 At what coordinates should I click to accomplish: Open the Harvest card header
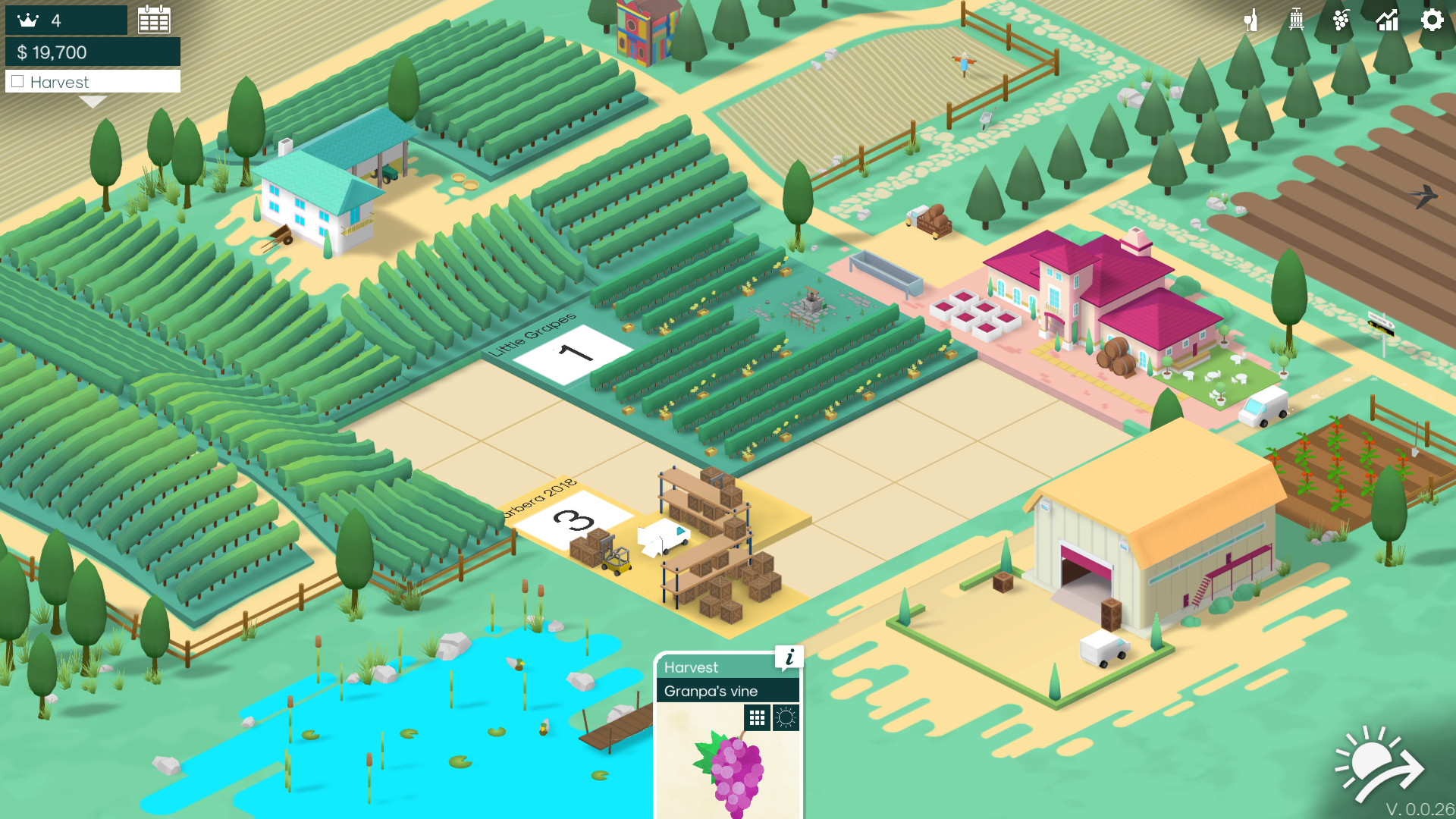pyautogui.click(x=692, y=667)
